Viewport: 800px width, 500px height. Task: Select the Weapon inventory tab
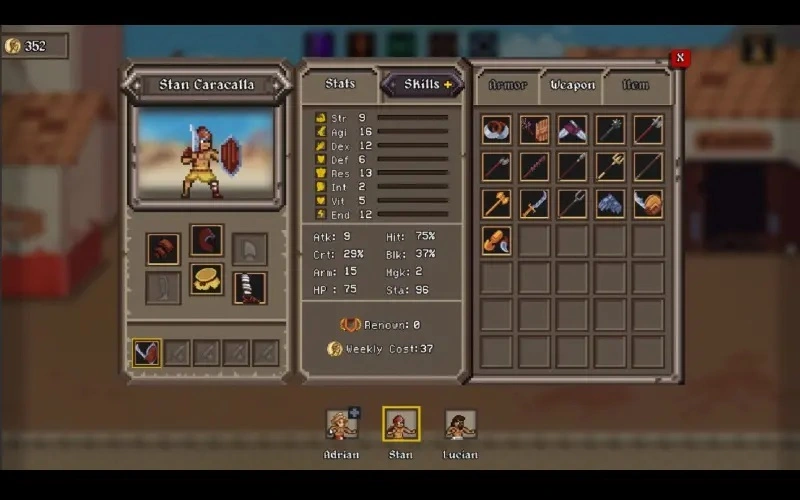coord(573,85)
